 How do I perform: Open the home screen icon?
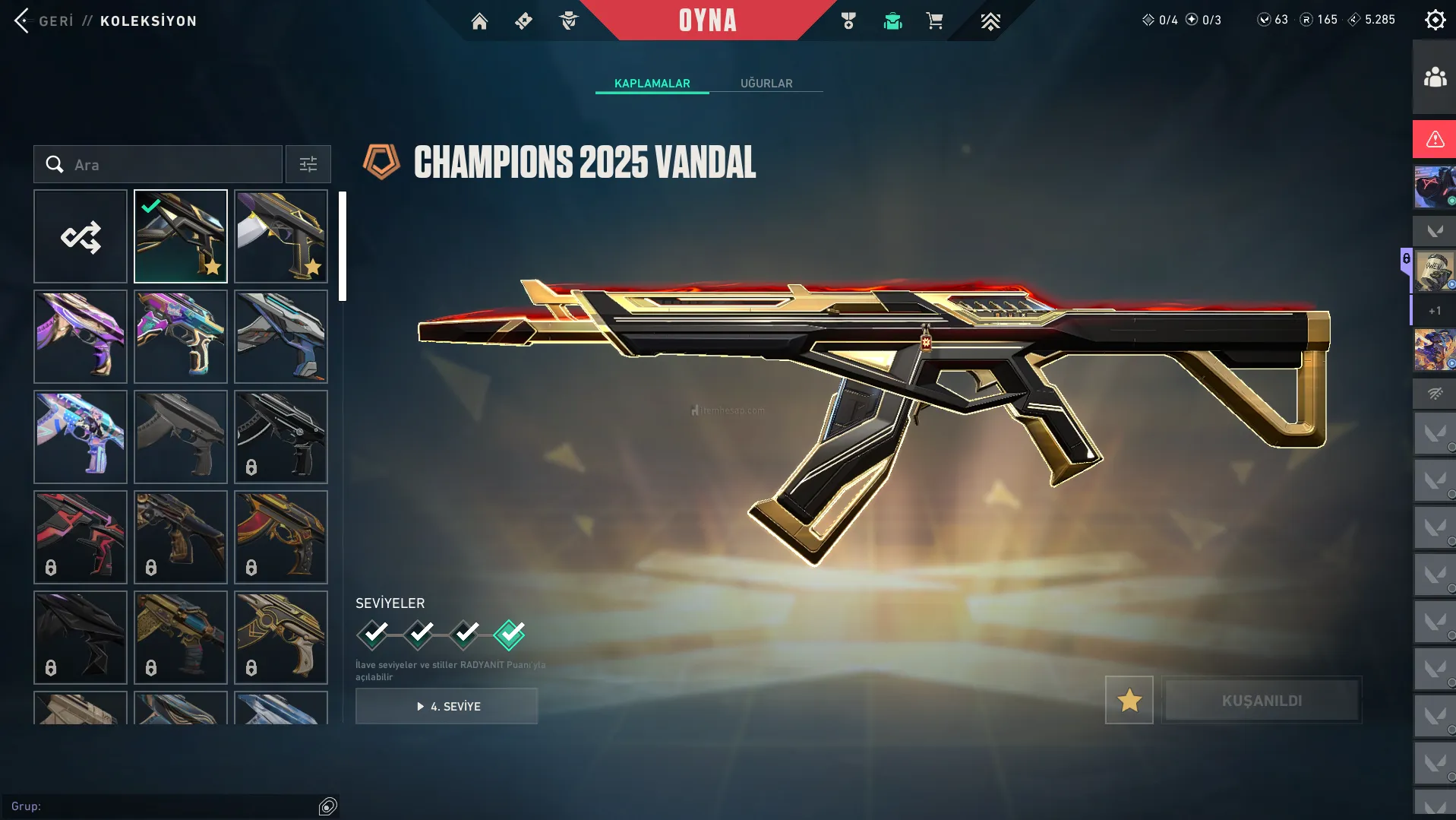pos(479,21)
